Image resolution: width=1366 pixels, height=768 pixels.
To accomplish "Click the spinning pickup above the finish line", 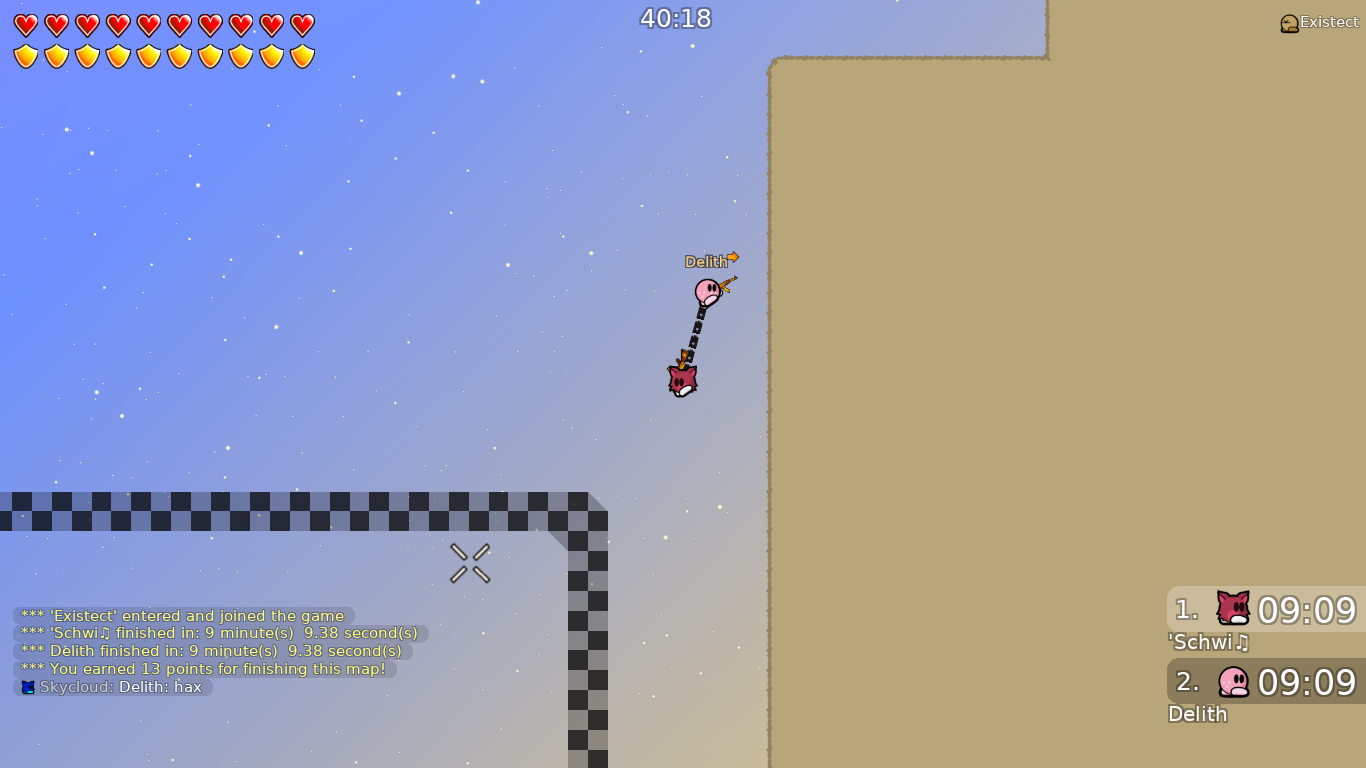I will click(x=470, y=562).
